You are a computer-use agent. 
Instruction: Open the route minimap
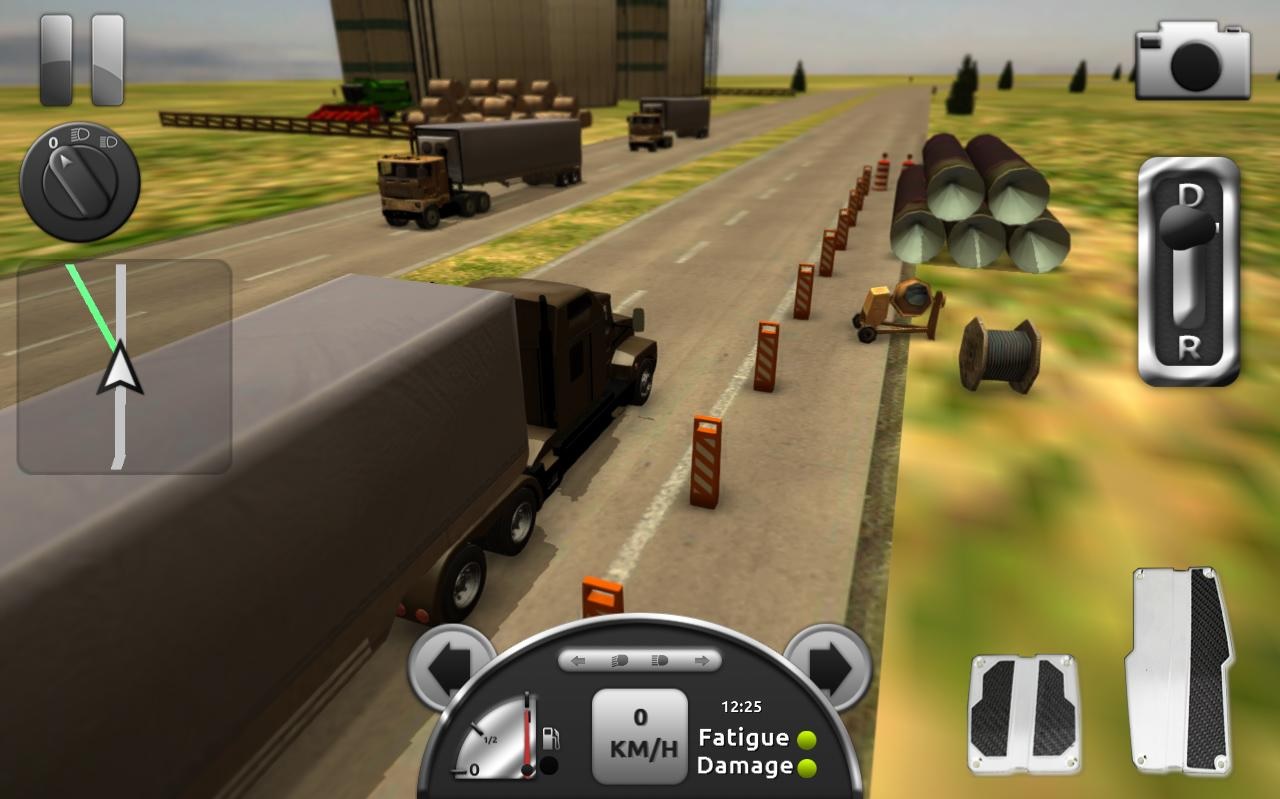click(x=124, y=366)
